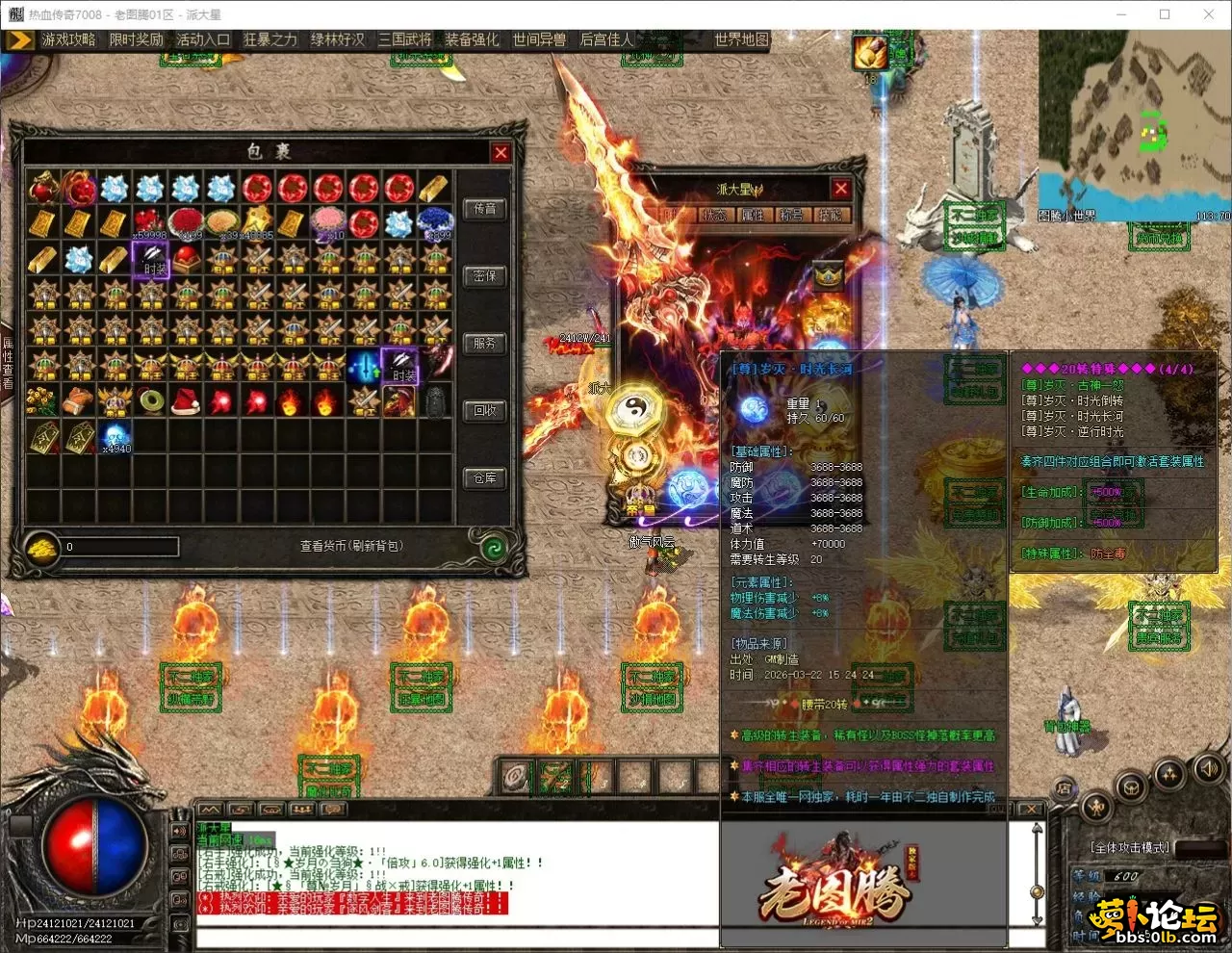Open the 服务 service button
This screenshot has height=953, width=1232.
point(485,344)
